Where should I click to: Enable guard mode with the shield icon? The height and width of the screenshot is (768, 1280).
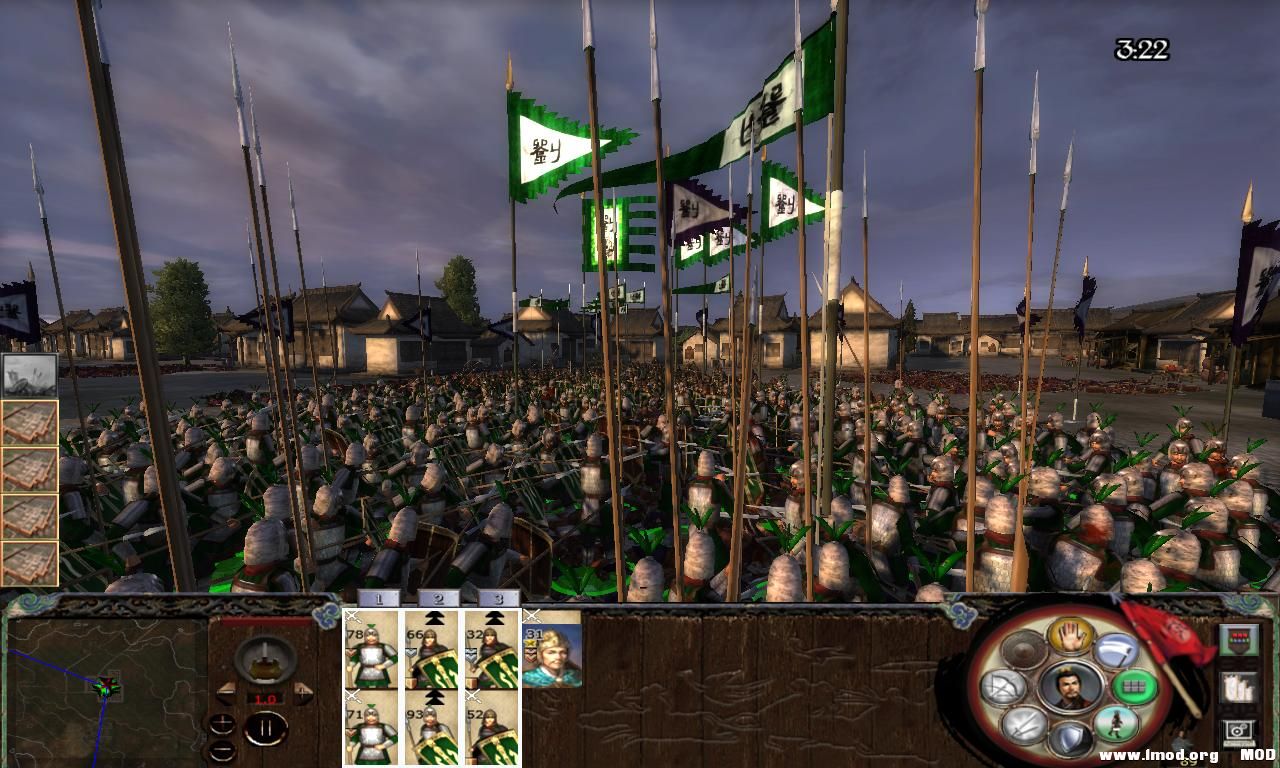tap(1070, 740)
